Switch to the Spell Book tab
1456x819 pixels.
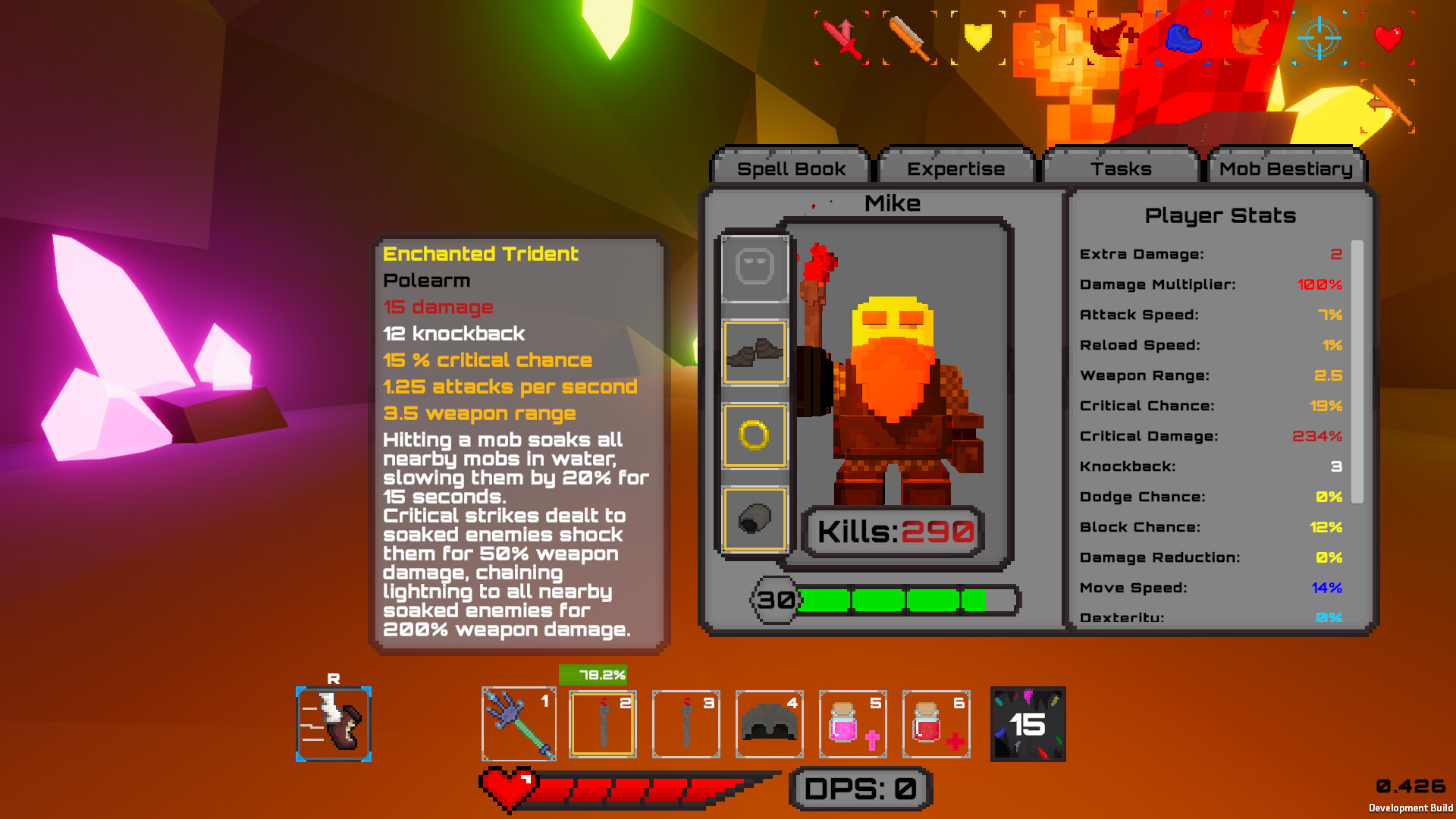(x=790, y=168)
